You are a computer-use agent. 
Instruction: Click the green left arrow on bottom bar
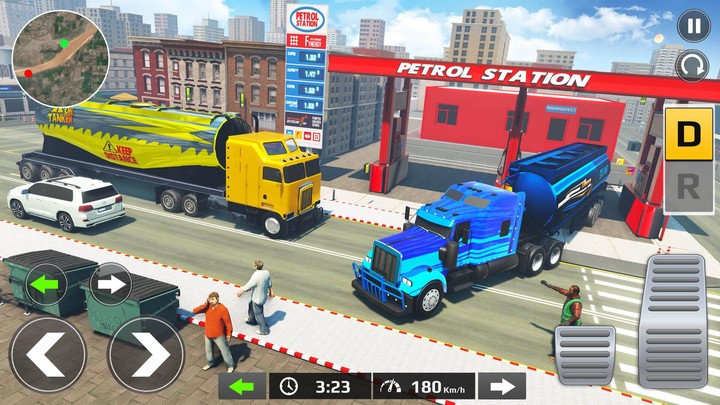click(x=242, y=386)
